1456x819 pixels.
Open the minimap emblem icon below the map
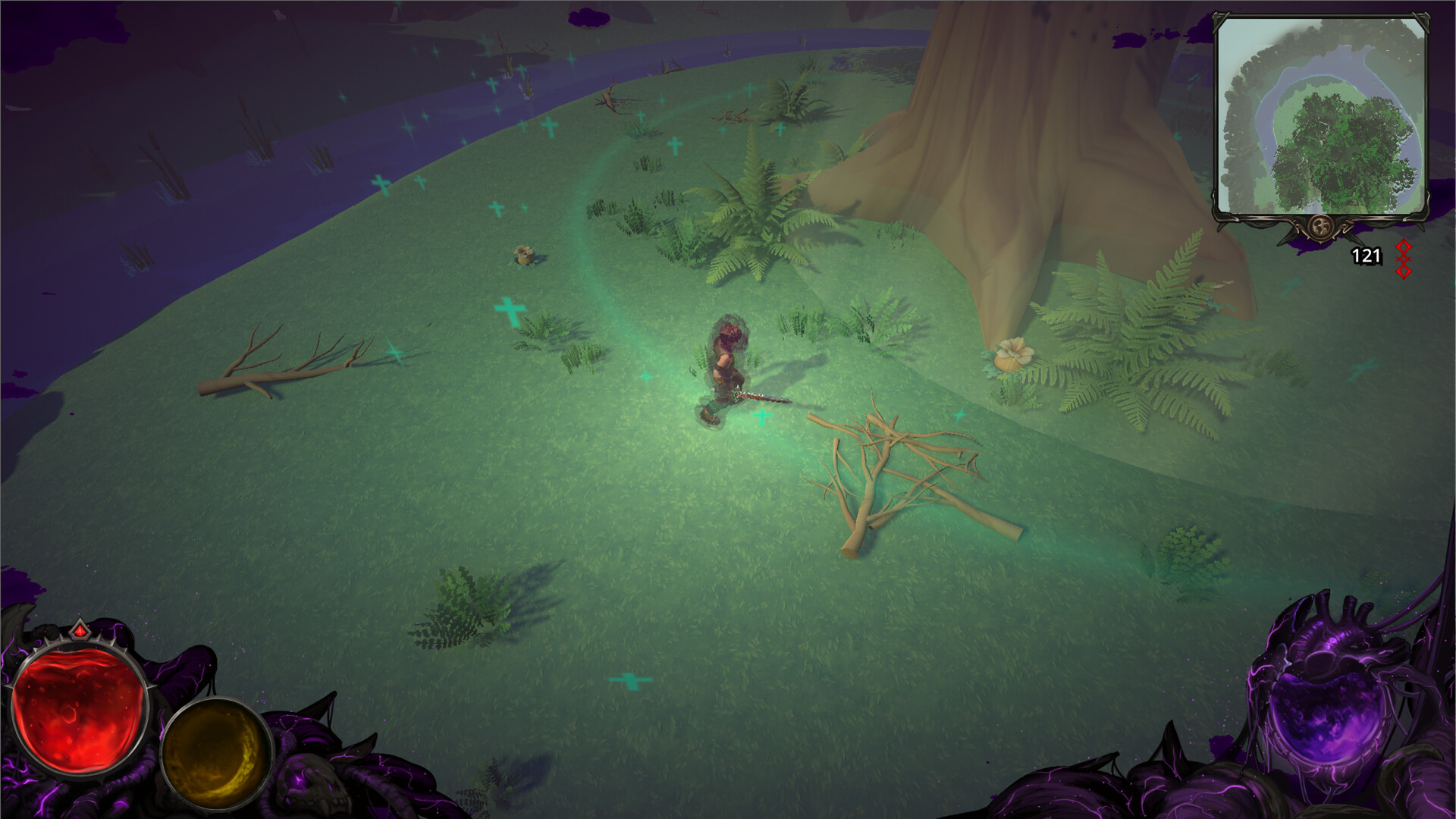1320,227
